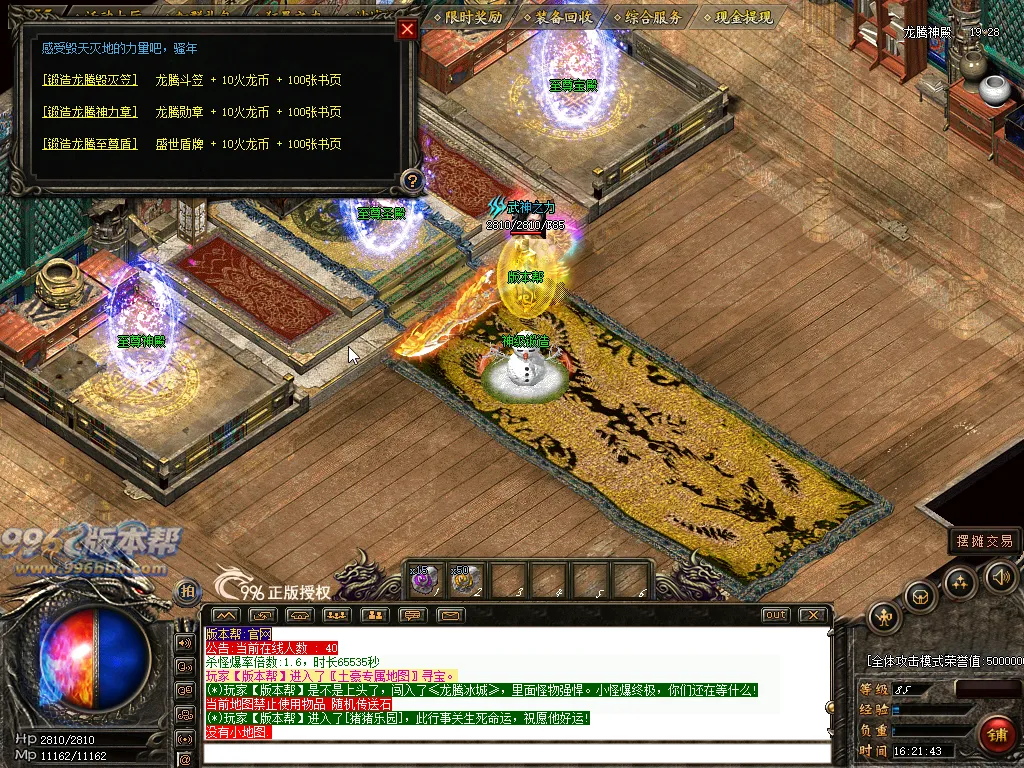The width and height of the screenshot is (1024, 768).
Task: Open the question mark help button
Action: pyautogui.click(x=410, y=181)
